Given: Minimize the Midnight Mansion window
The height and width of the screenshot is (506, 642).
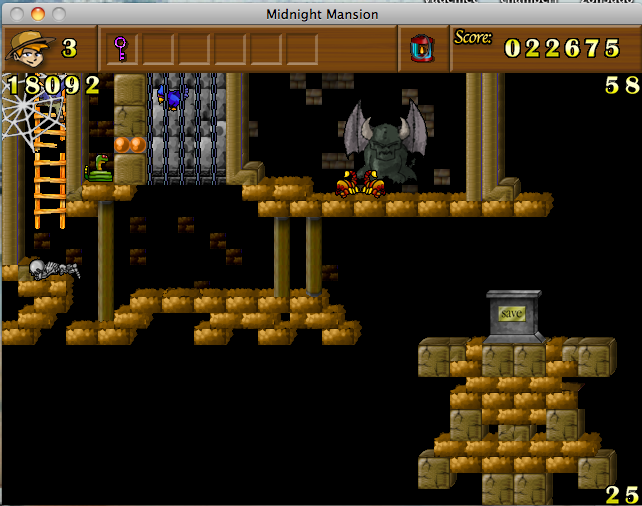Looking at the screenshot, I should coord(38,14).
